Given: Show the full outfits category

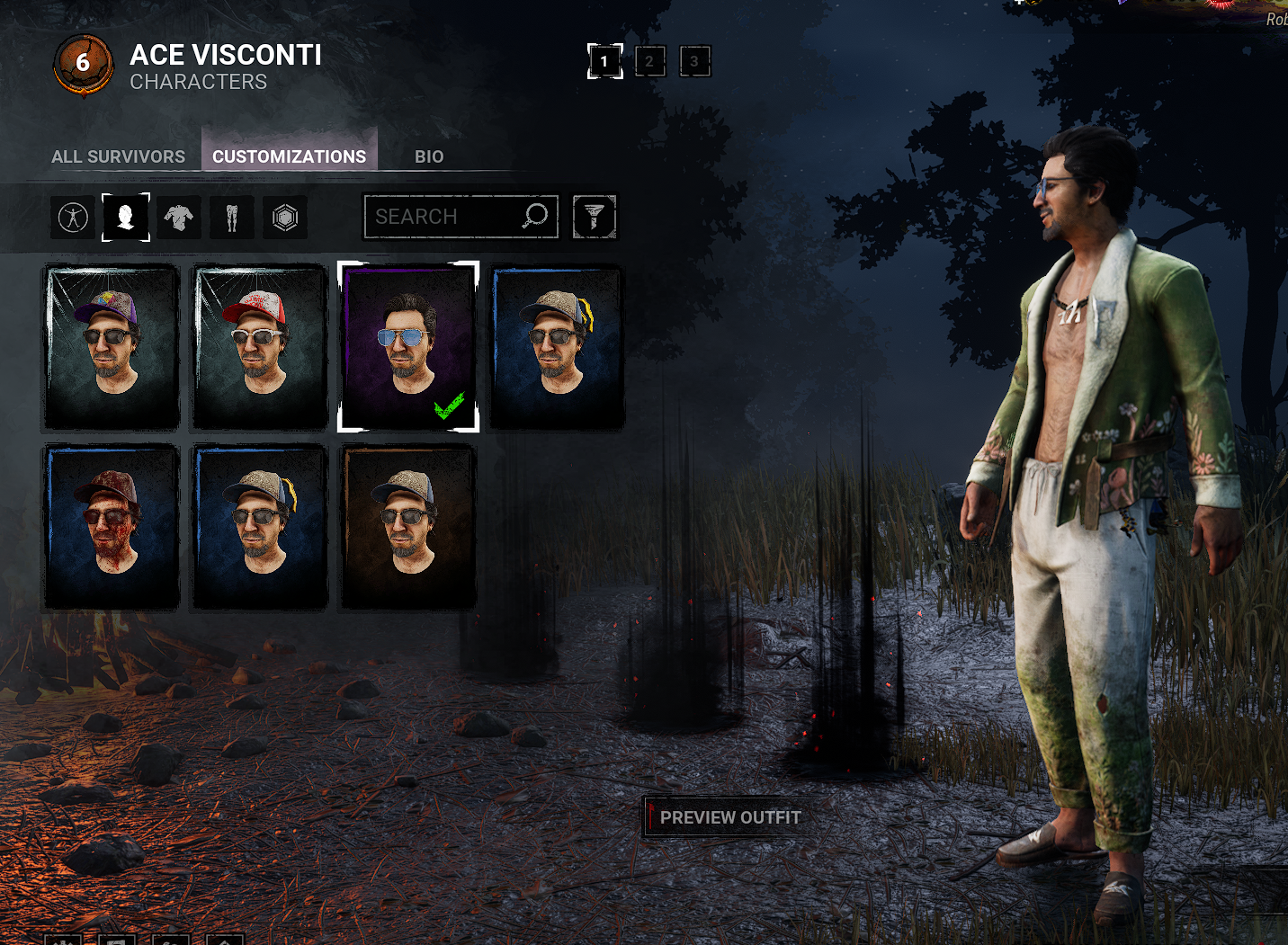Looking at the screenshot, I should click(73, 217).
